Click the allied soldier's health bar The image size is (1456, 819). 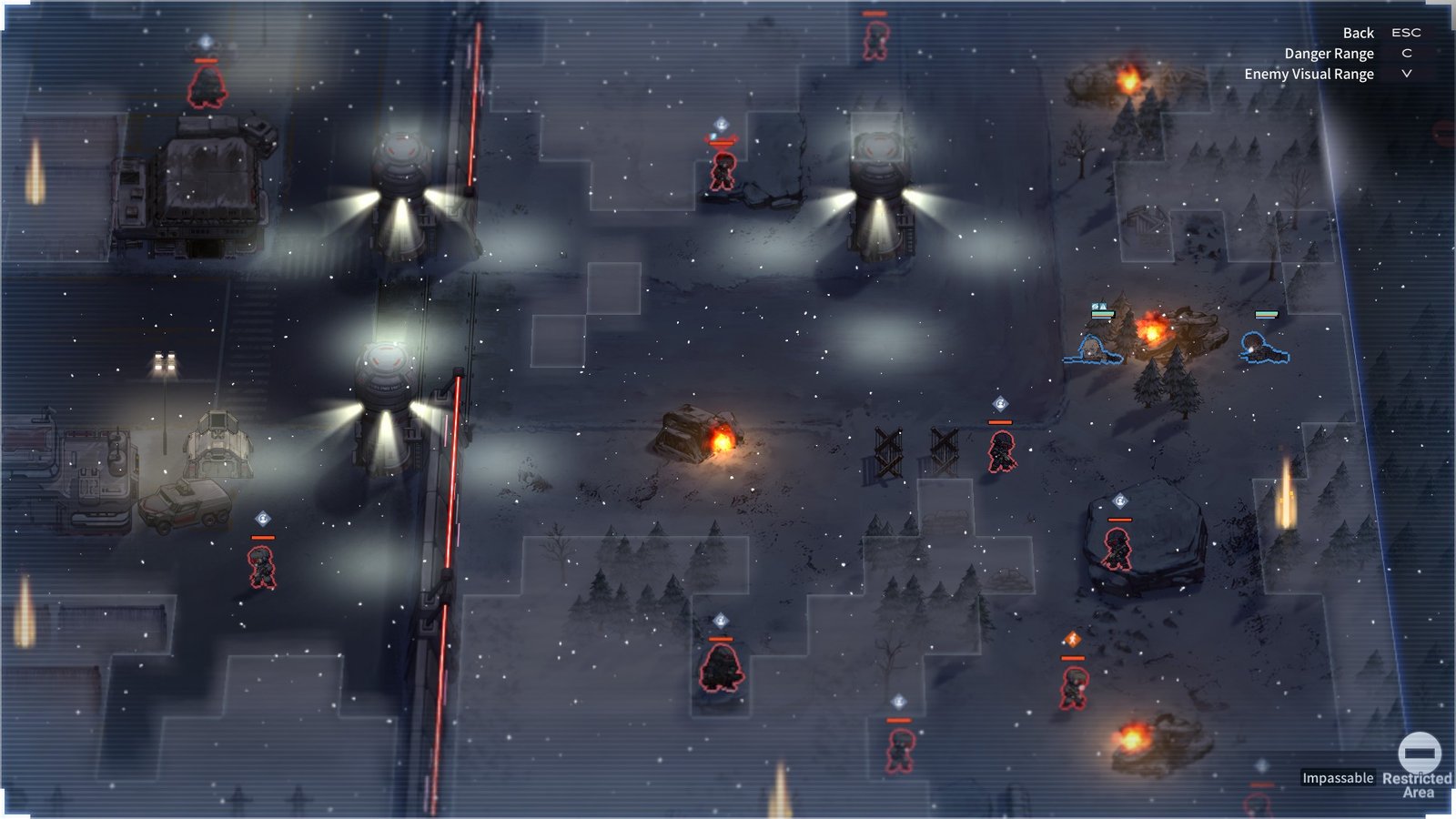[x=1265, y=312]
